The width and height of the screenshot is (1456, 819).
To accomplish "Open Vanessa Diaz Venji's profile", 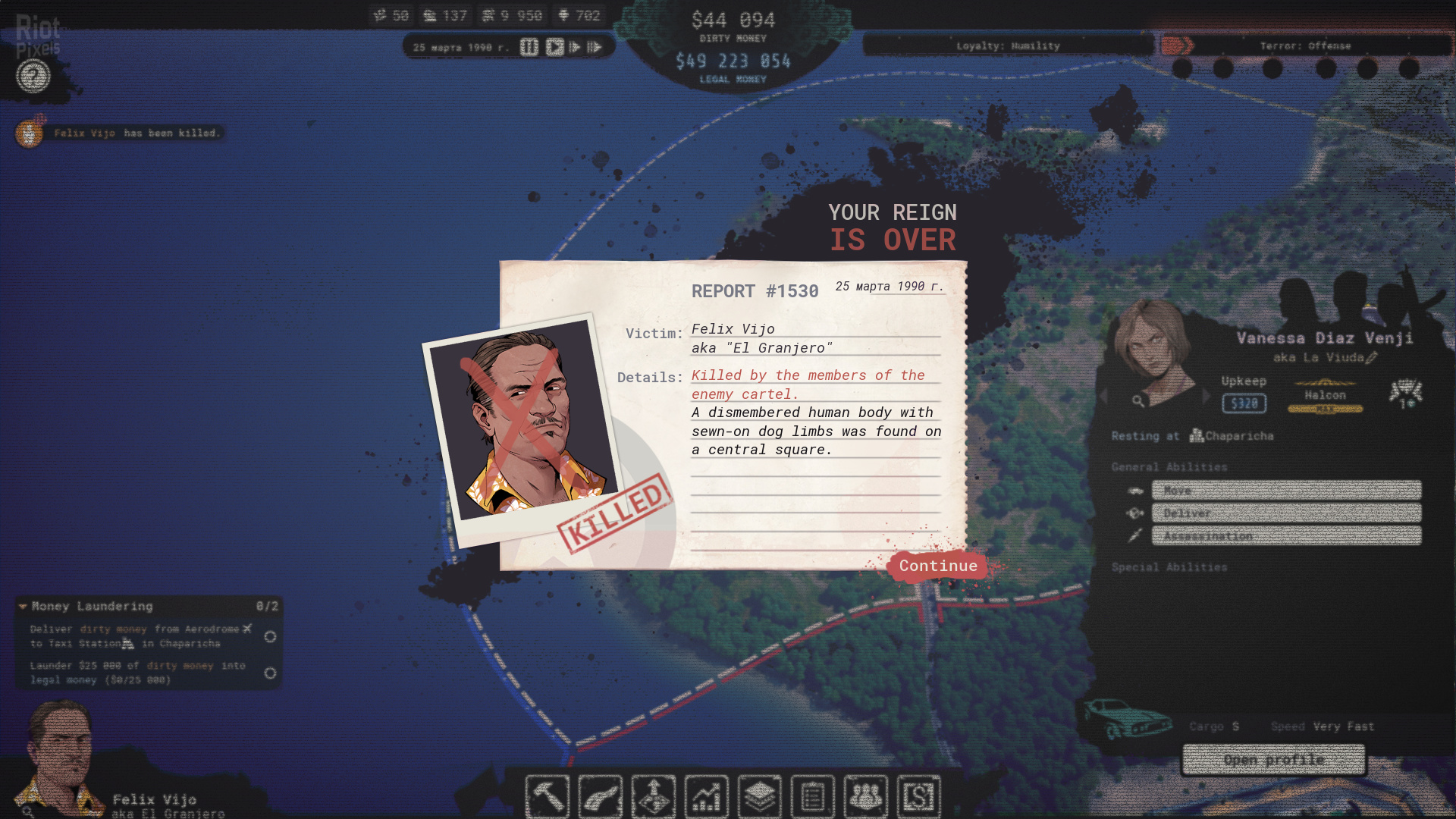I will 1274,759.
